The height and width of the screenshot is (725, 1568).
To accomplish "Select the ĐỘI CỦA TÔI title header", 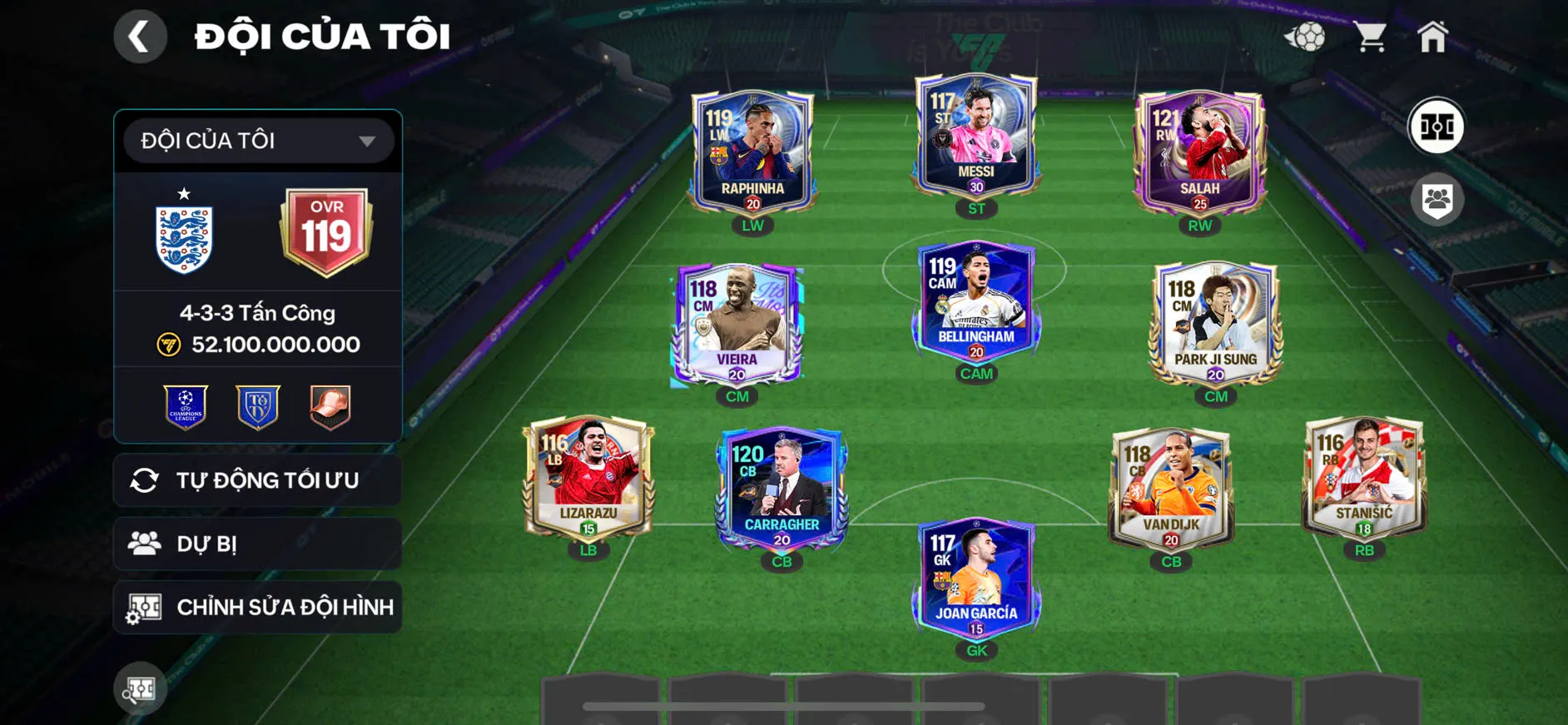I will tap(320, 35).
